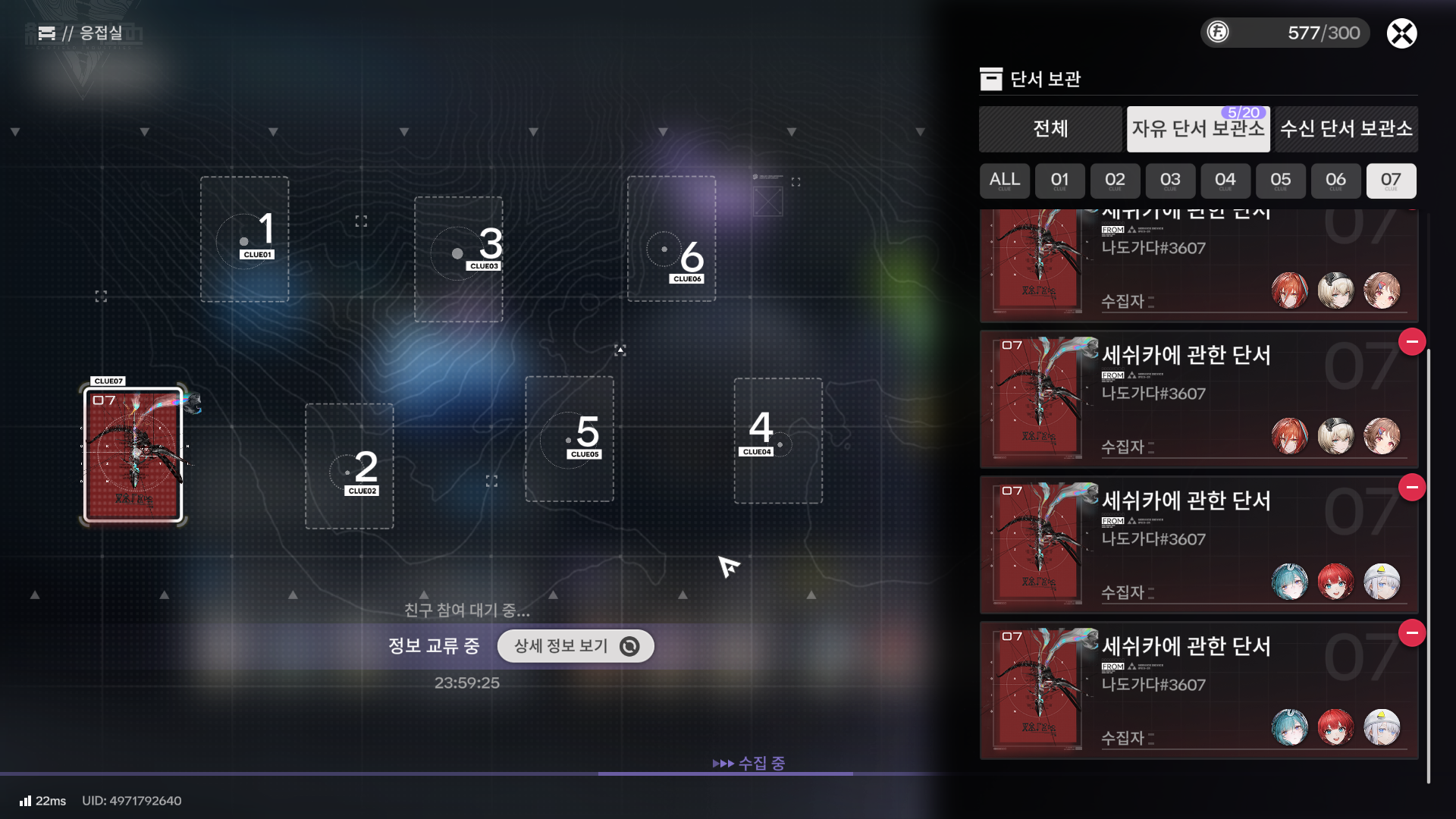Screen dimensions: 1456x819
Task: Select the empty CLUE02 slot
Action: pos(349,466)
